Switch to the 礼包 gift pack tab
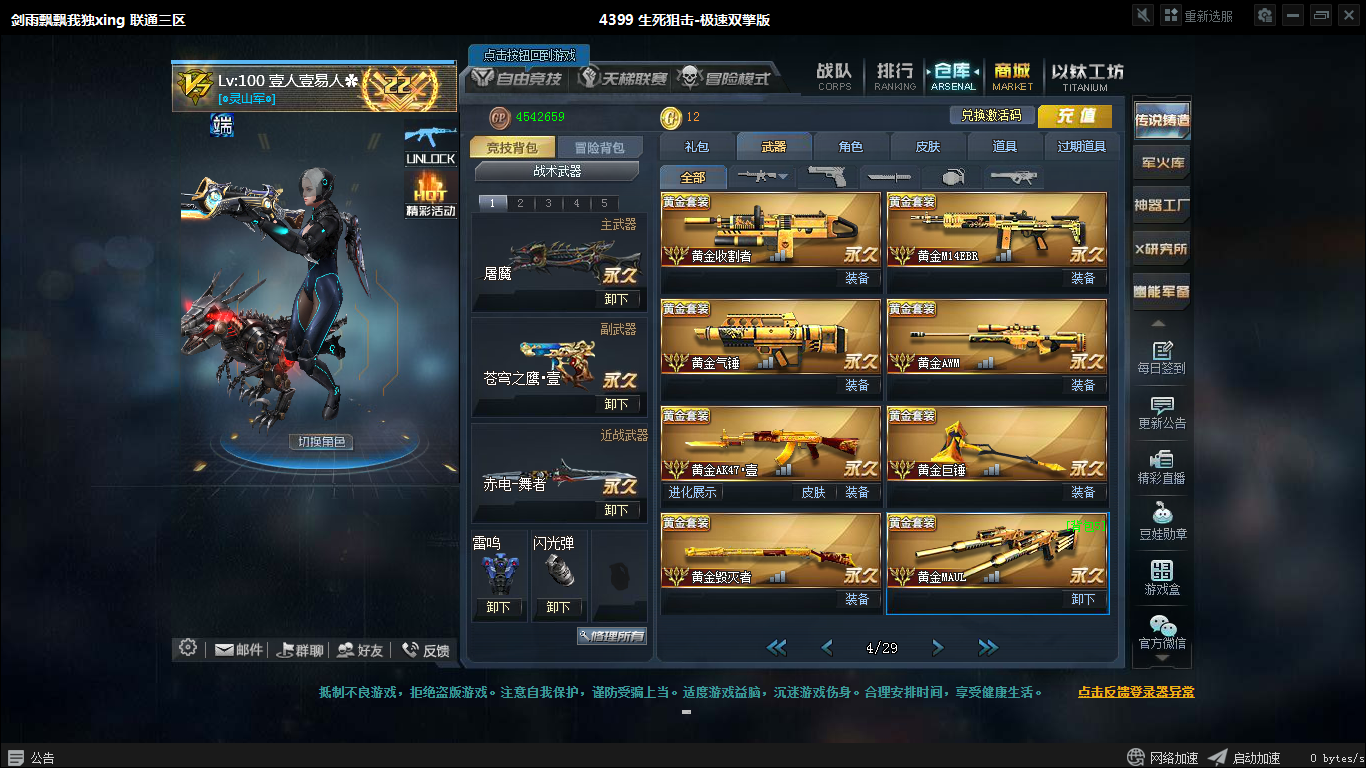This screenshot has width=1366, height=768. click(x=697, y=147)
